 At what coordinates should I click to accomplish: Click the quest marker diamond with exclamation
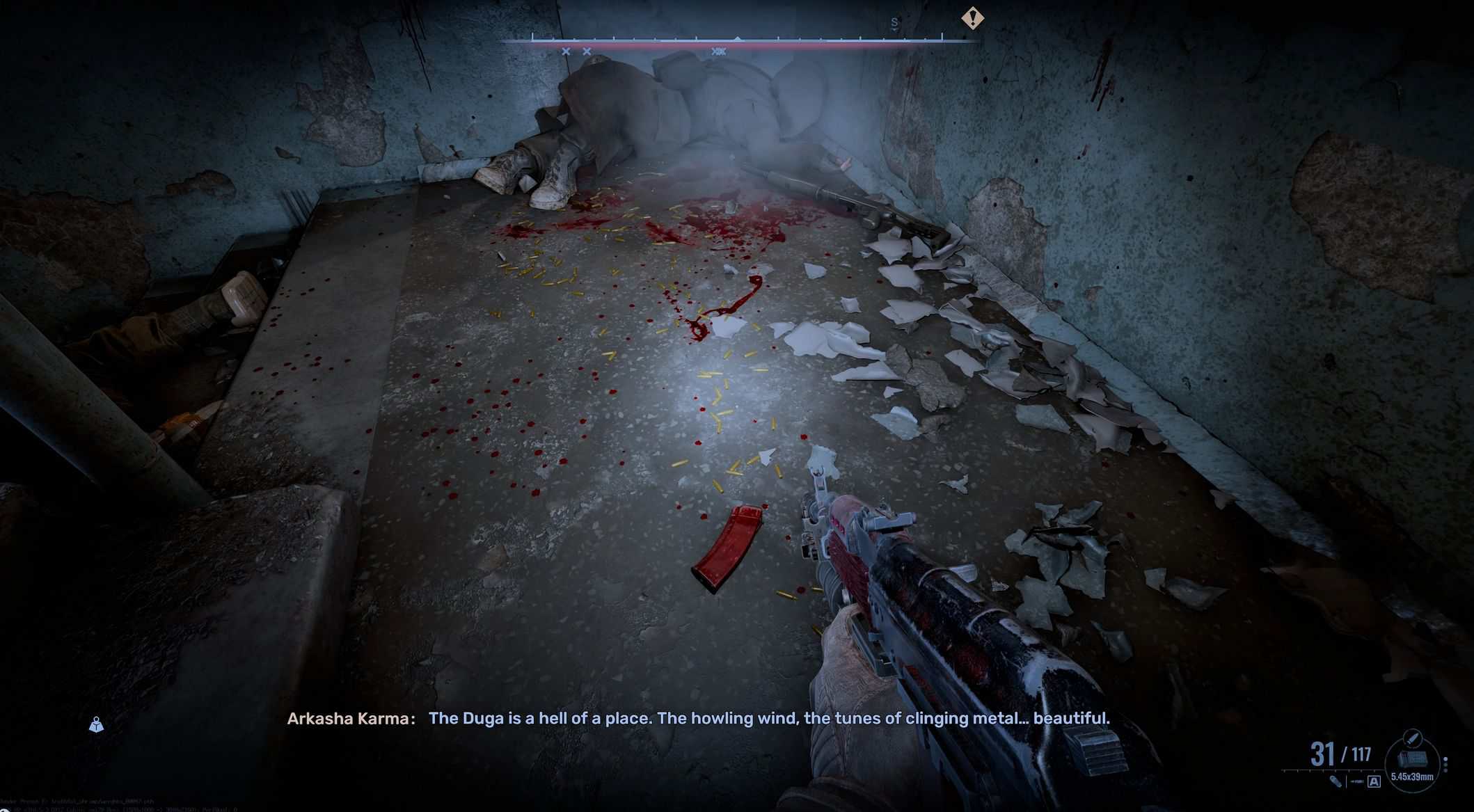coord(972,18)
